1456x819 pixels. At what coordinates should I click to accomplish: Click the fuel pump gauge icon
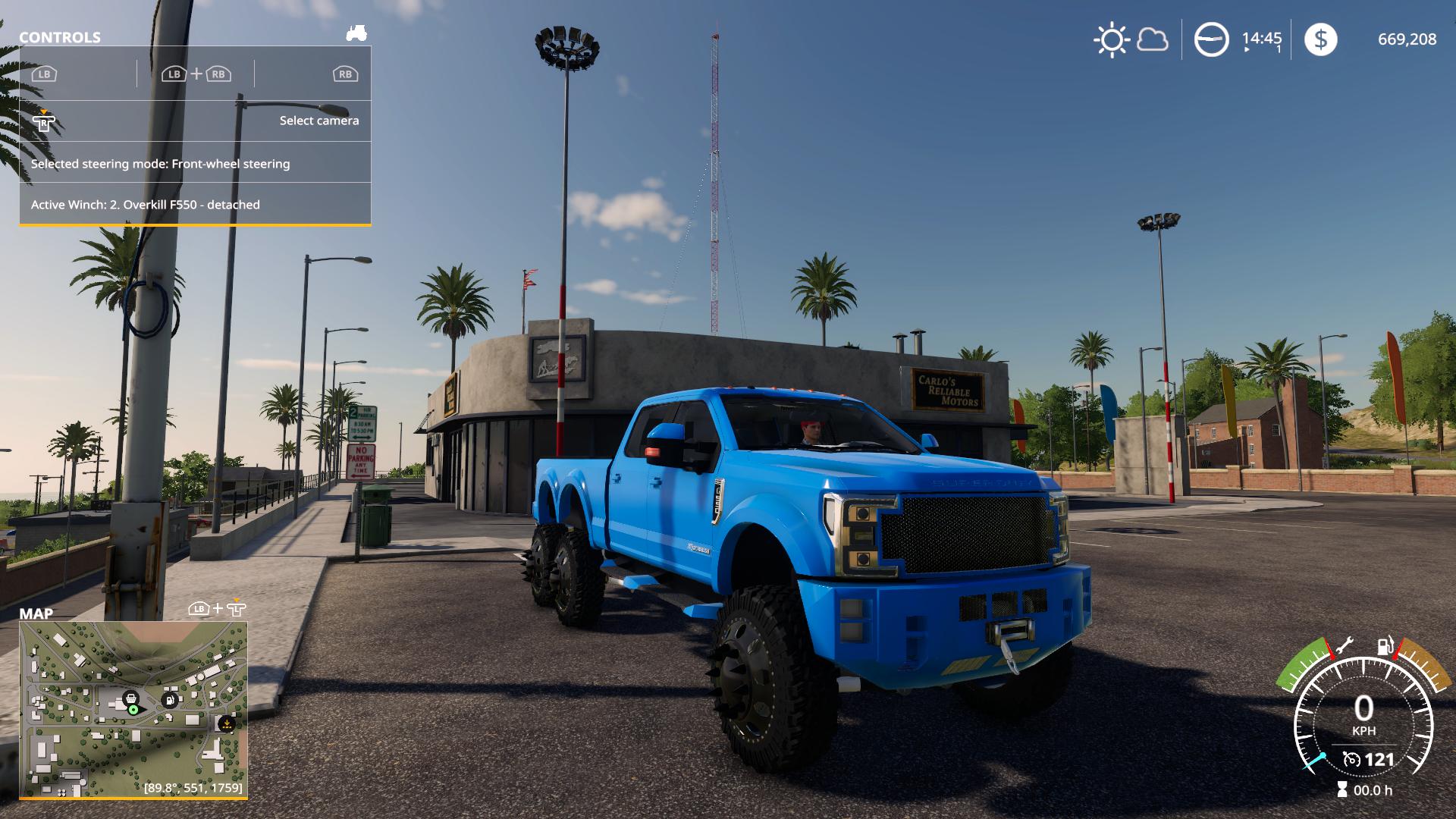[x=1385, y=646]
